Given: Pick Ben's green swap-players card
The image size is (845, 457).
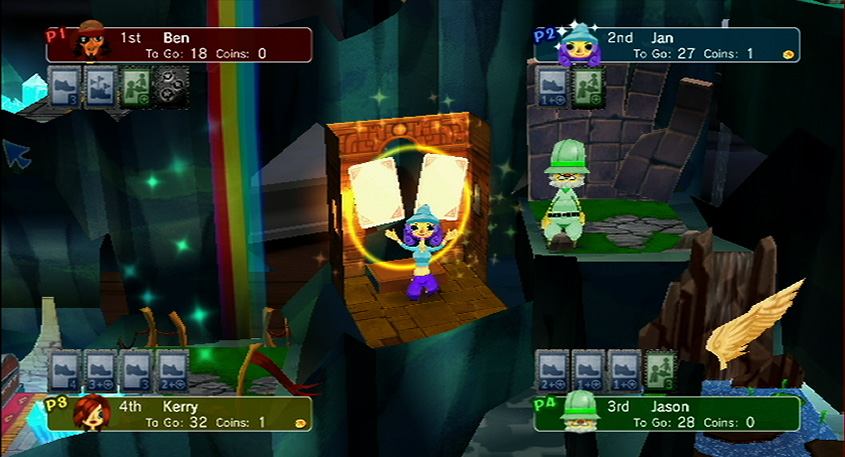Looking at the screenshot, I should (134, 84).
